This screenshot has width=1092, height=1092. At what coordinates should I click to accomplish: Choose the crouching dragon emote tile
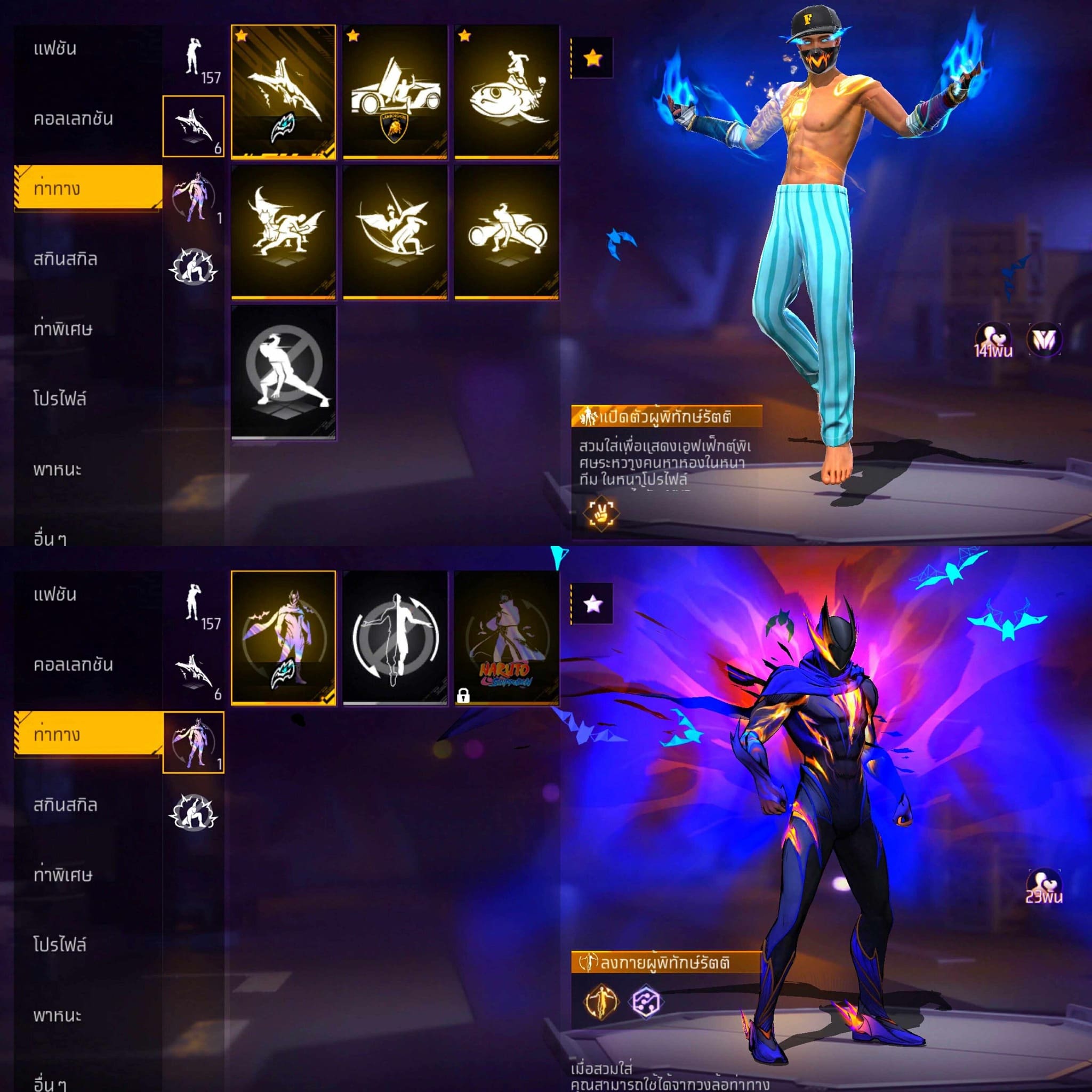tap(283, 232)
